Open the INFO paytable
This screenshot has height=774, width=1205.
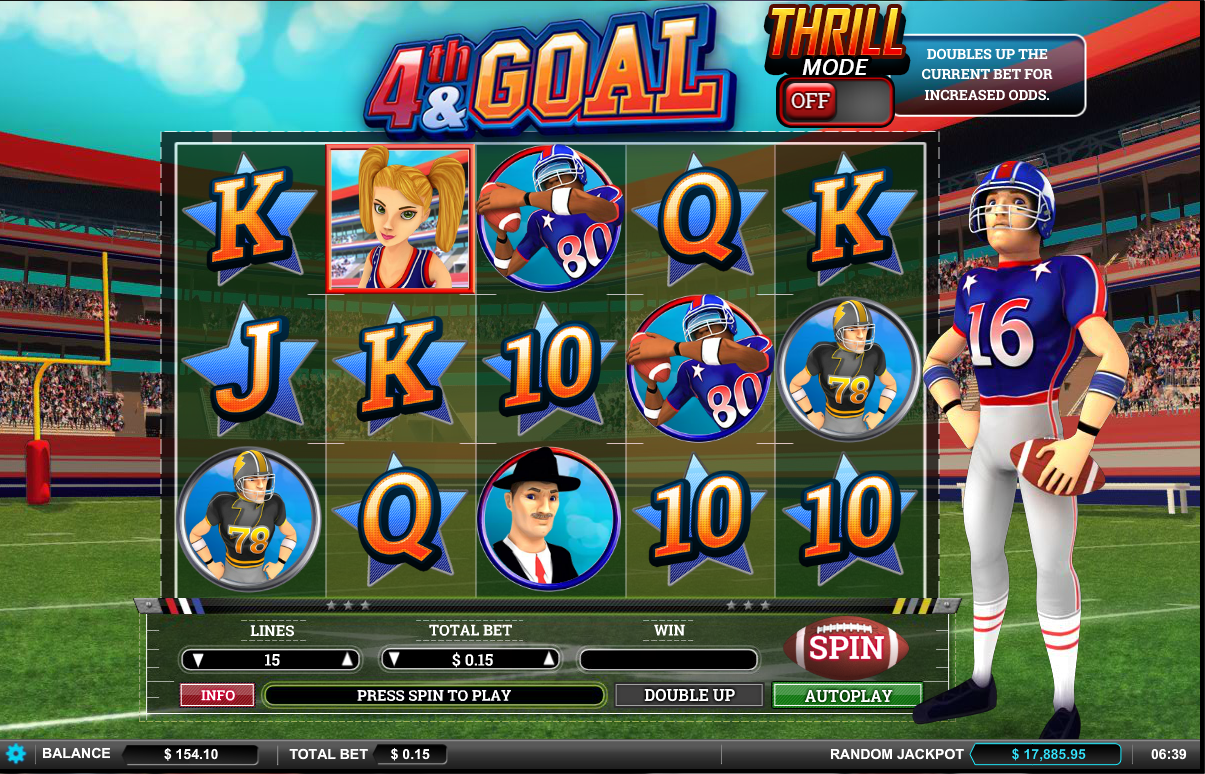click(x=217, y=695)
